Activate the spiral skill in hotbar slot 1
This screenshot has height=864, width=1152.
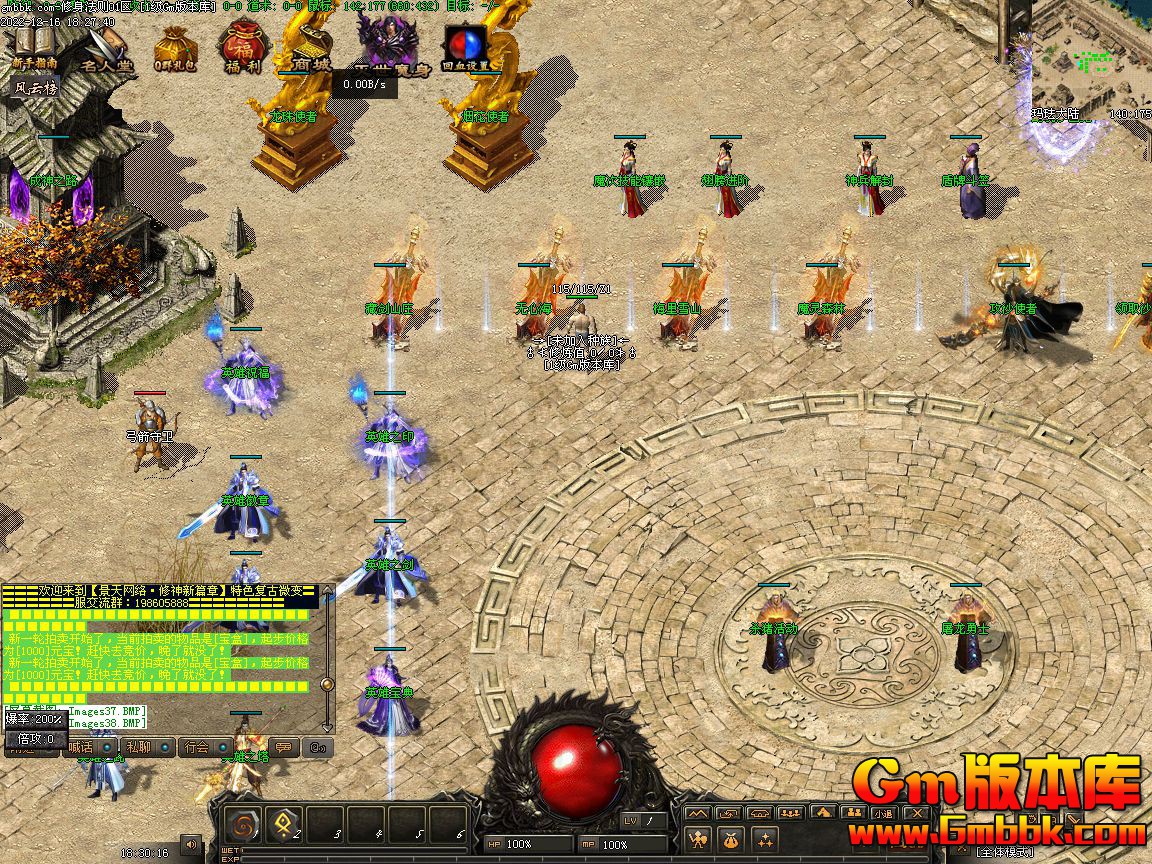(x=242, y=826)
